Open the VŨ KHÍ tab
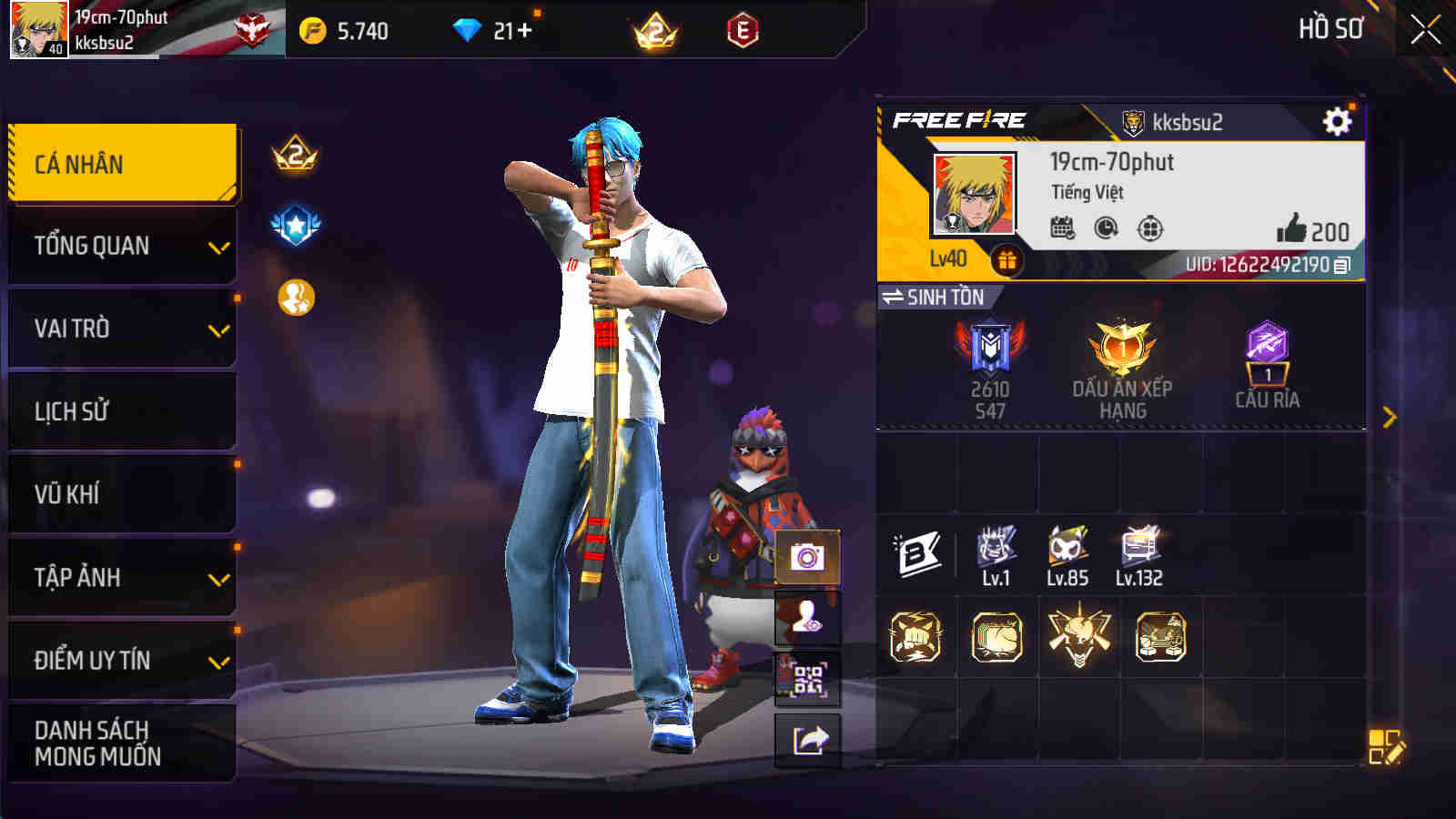Viewport: 1456px width, 819px height. [x=123, y=494]
